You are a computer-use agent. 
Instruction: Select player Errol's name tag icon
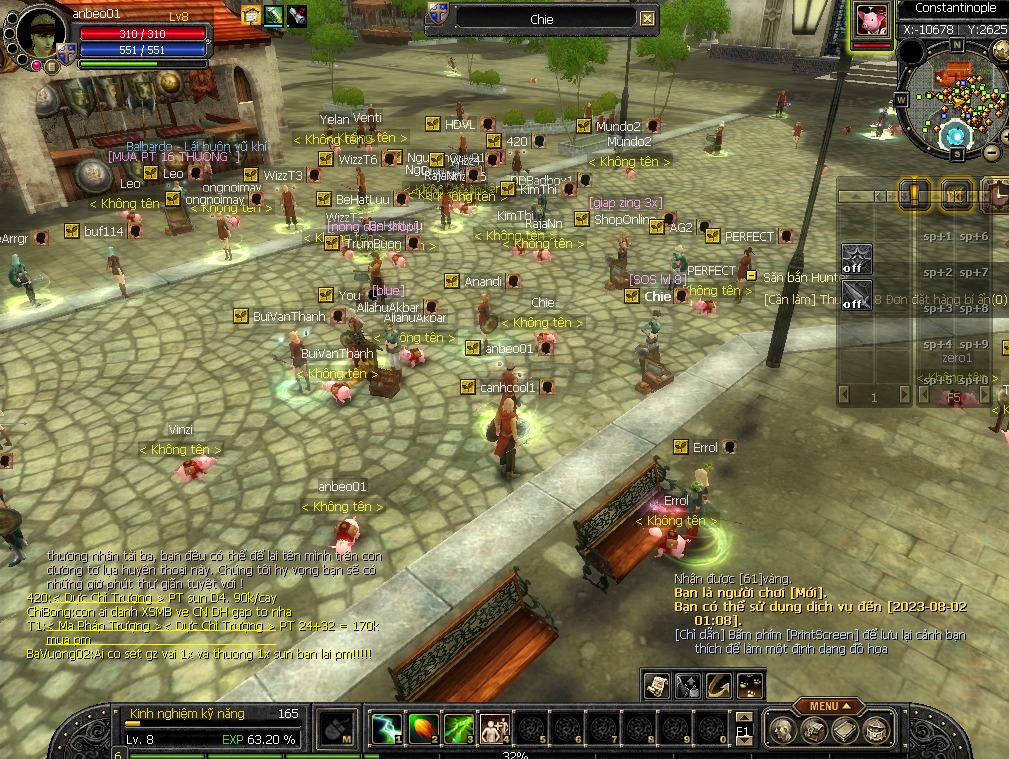click(680, 447)
